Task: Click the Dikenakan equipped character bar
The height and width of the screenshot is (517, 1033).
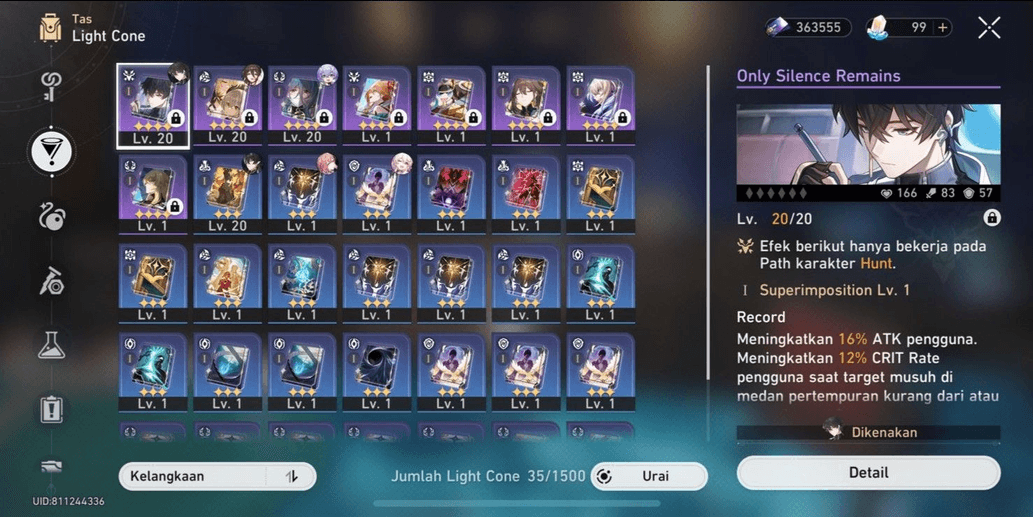Action: [868, 432]
